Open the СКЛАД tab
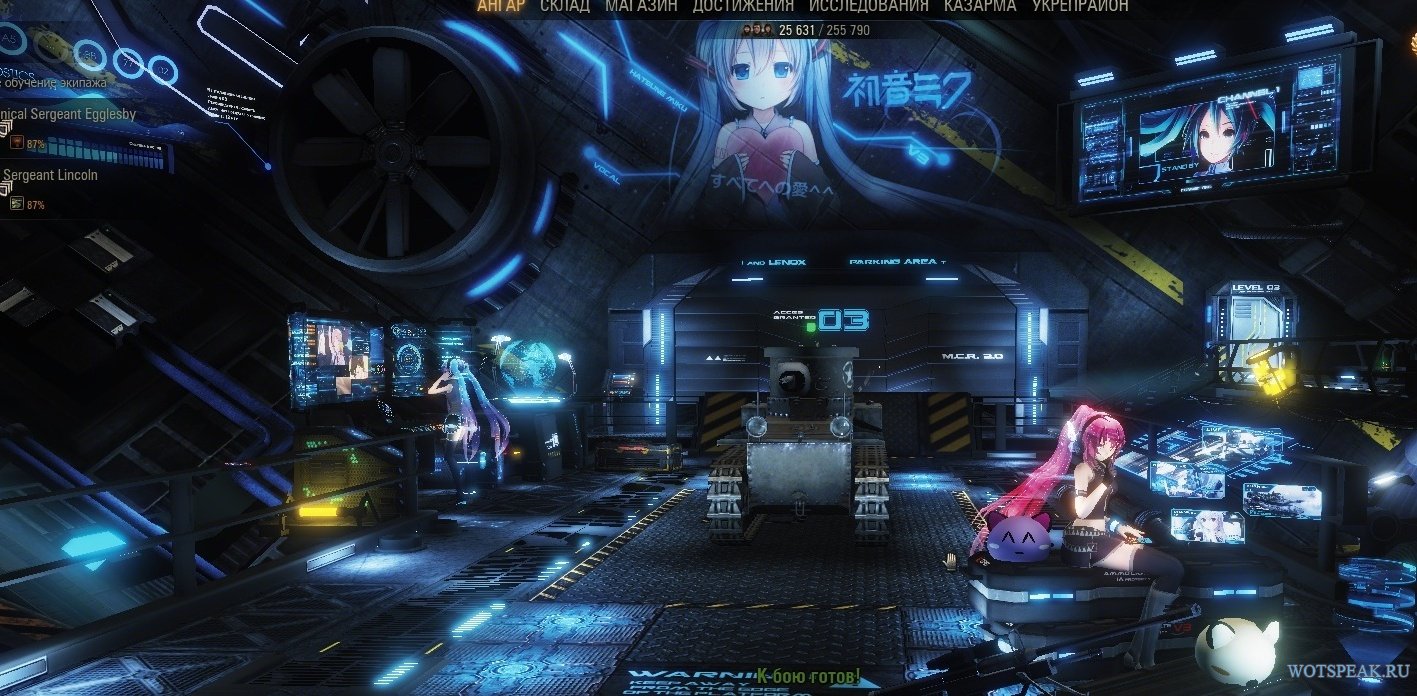Image resolution: width=1417 pixels, height=696 pixels. [564, 6]
